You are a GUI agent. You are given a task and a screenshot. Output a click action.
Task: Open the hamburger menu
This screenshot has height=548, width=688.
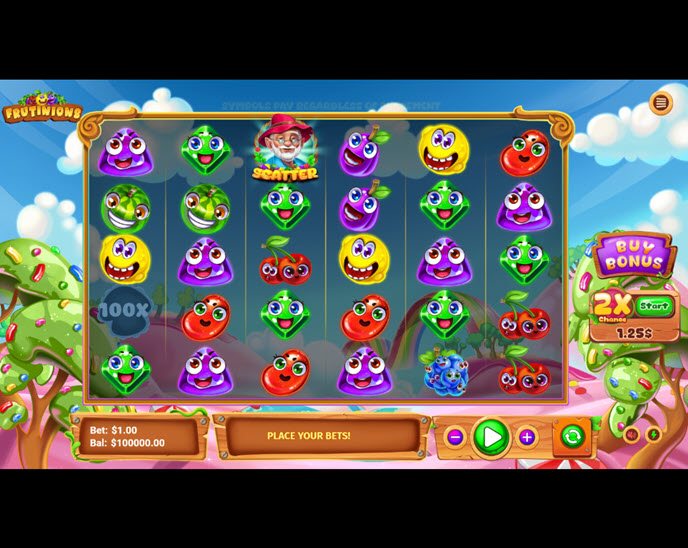[660, 103]
